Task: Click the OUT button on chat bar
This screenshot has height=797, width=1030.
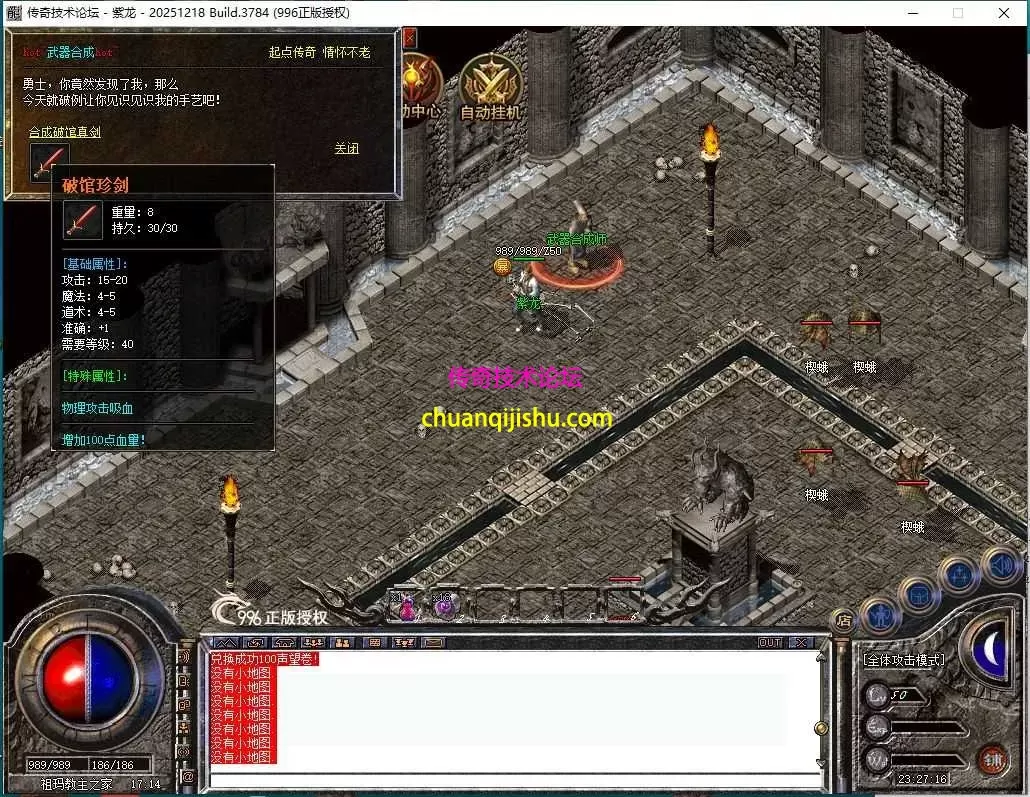Action: coord(769,642)
